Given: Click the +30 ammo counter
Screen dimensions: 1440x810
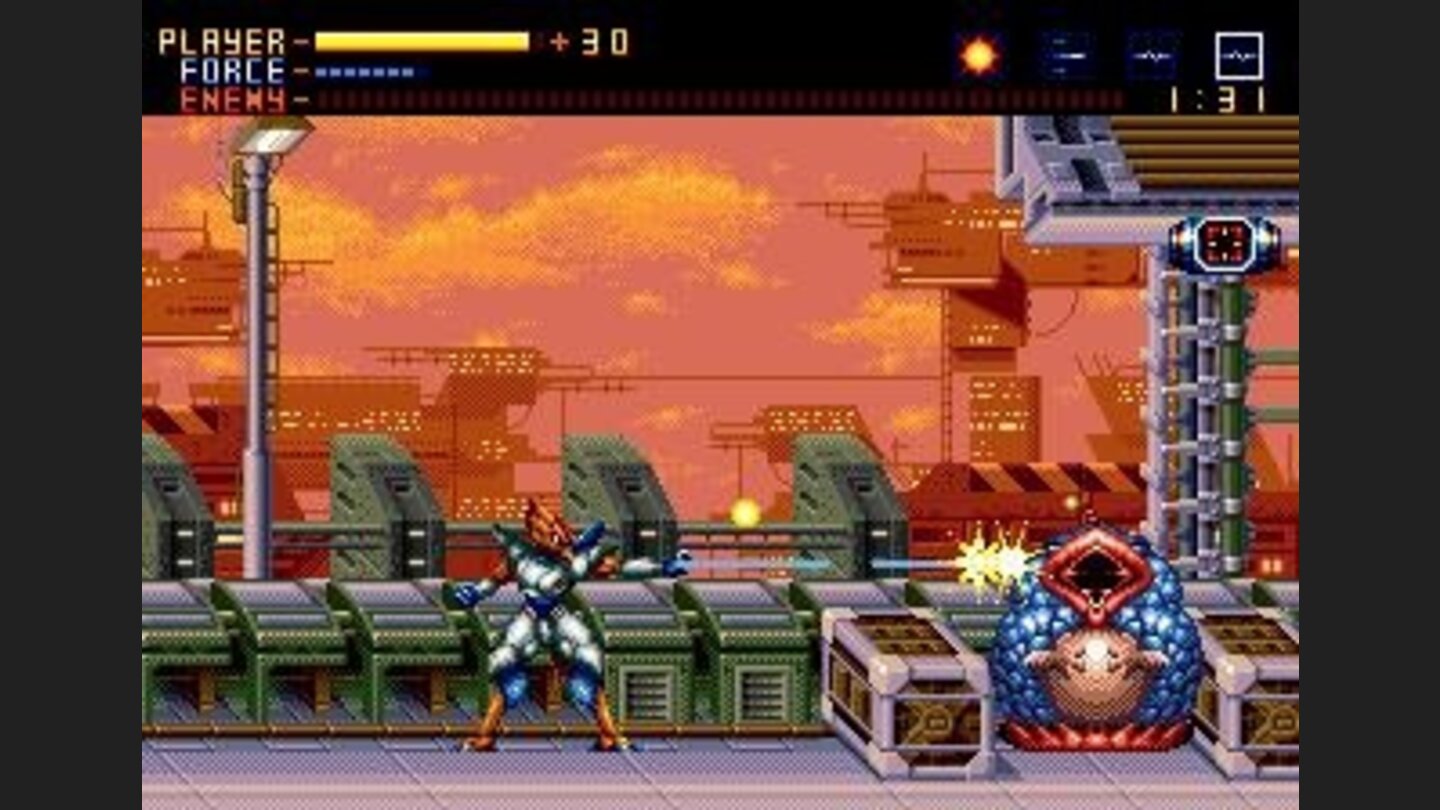Looking at the screenshot, I should (x=589, y=42).
